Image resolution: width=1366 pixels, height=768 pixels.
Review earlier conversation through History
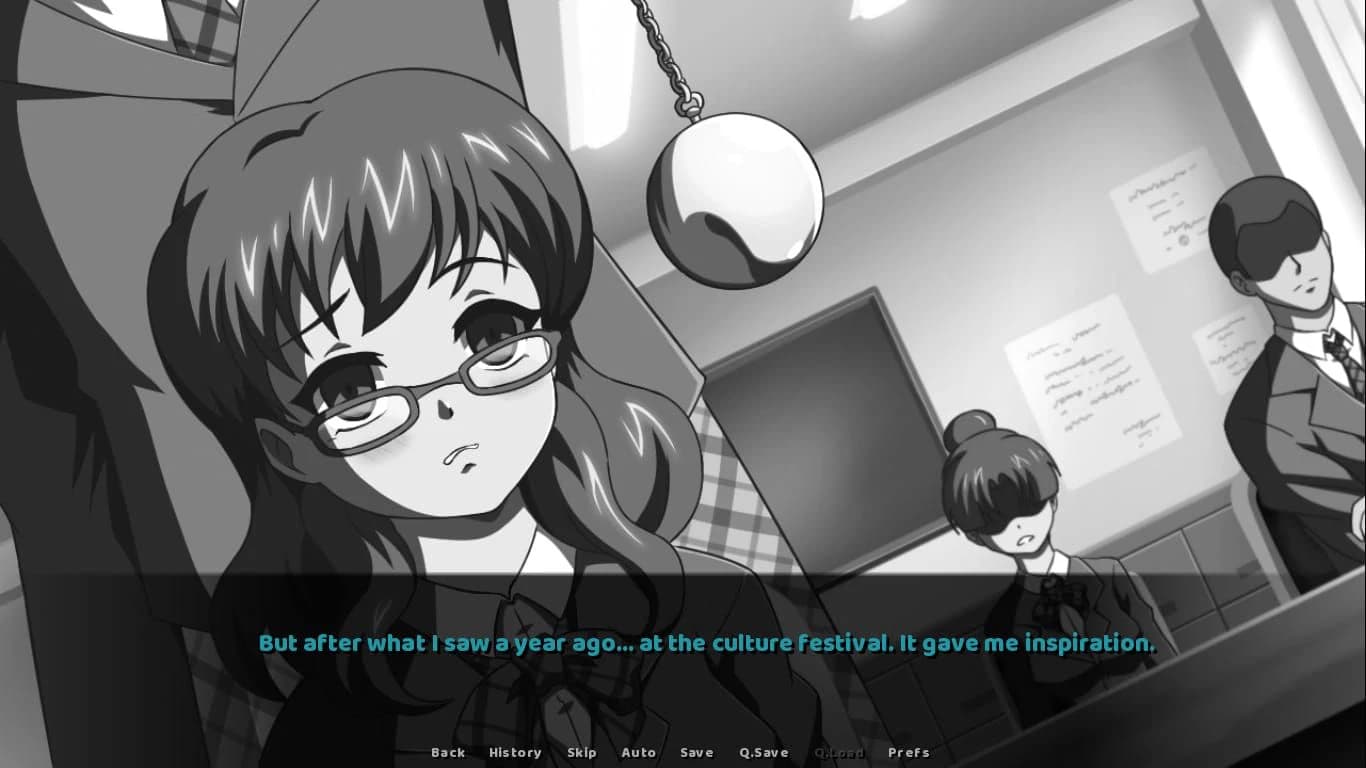pyautogui.click(x=514, y=752)
